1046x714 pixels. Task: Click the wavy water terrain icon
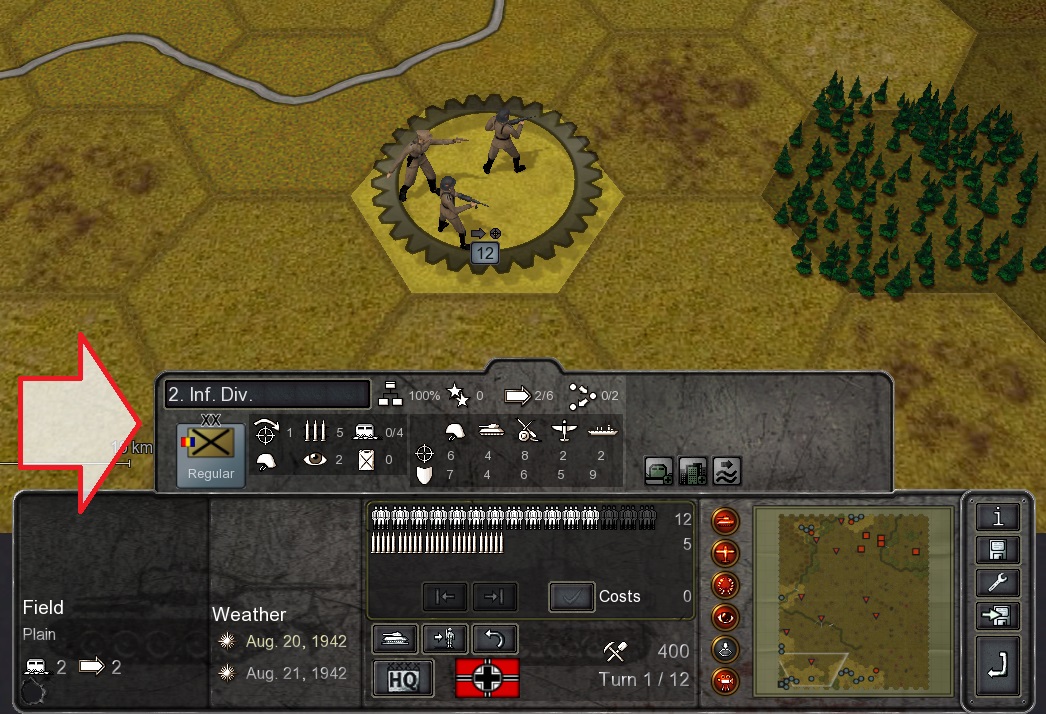pos(727,470)
